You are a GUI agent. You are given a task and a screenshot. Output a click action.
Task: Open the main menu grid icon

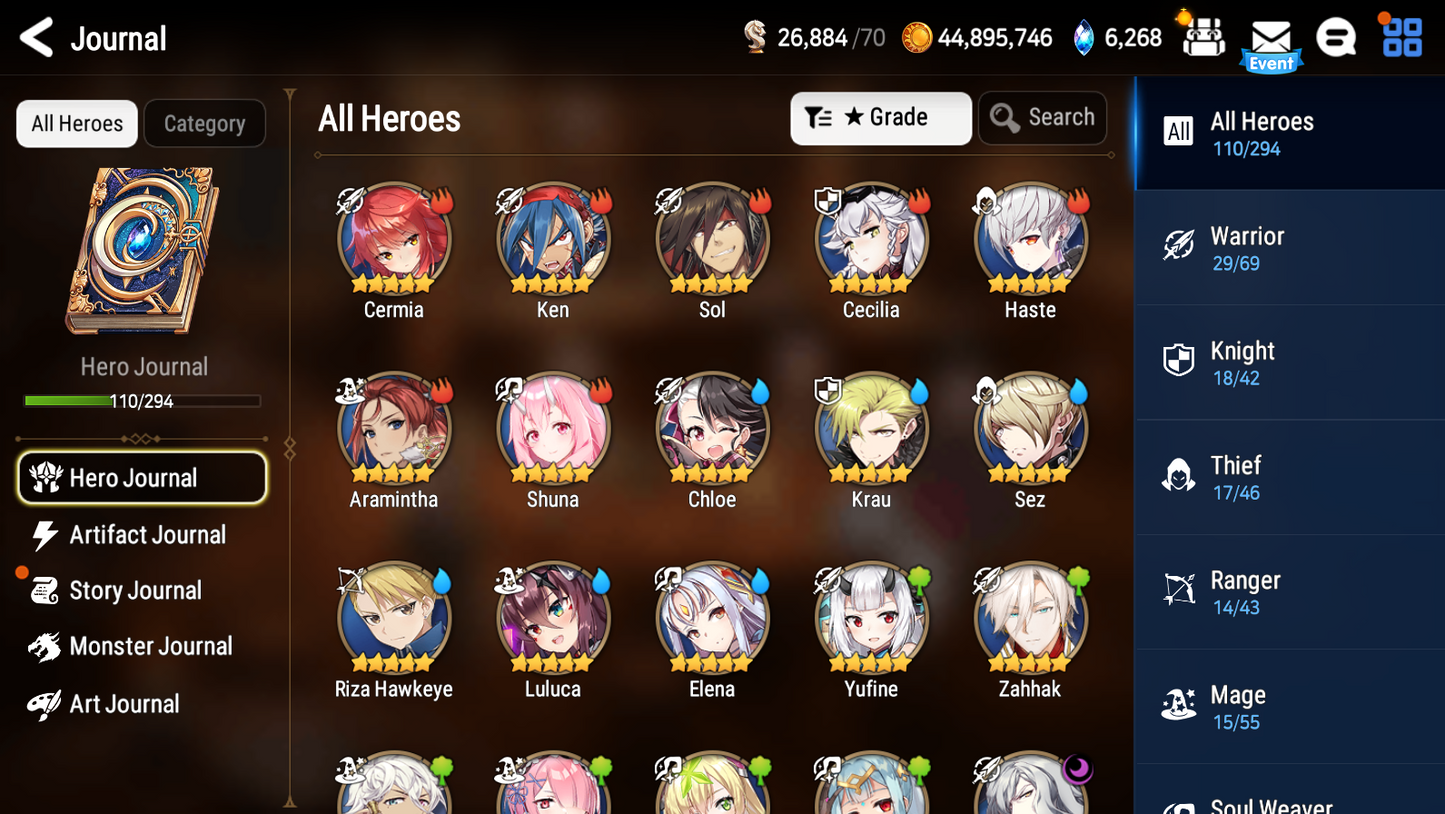tap(1402, 37)
